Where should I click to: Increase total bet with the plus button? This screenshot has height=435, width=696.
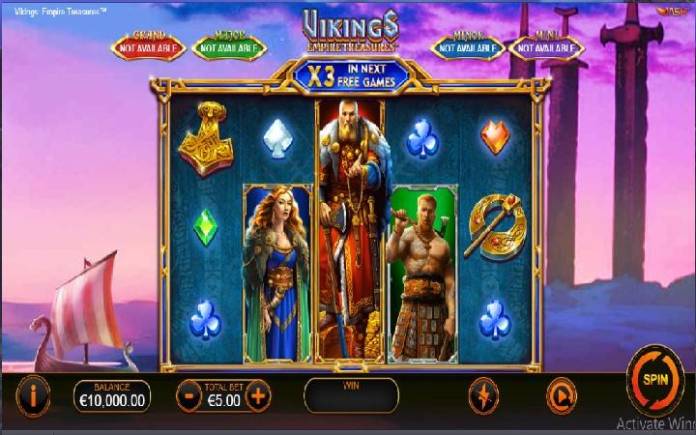(x=258, y=396)
